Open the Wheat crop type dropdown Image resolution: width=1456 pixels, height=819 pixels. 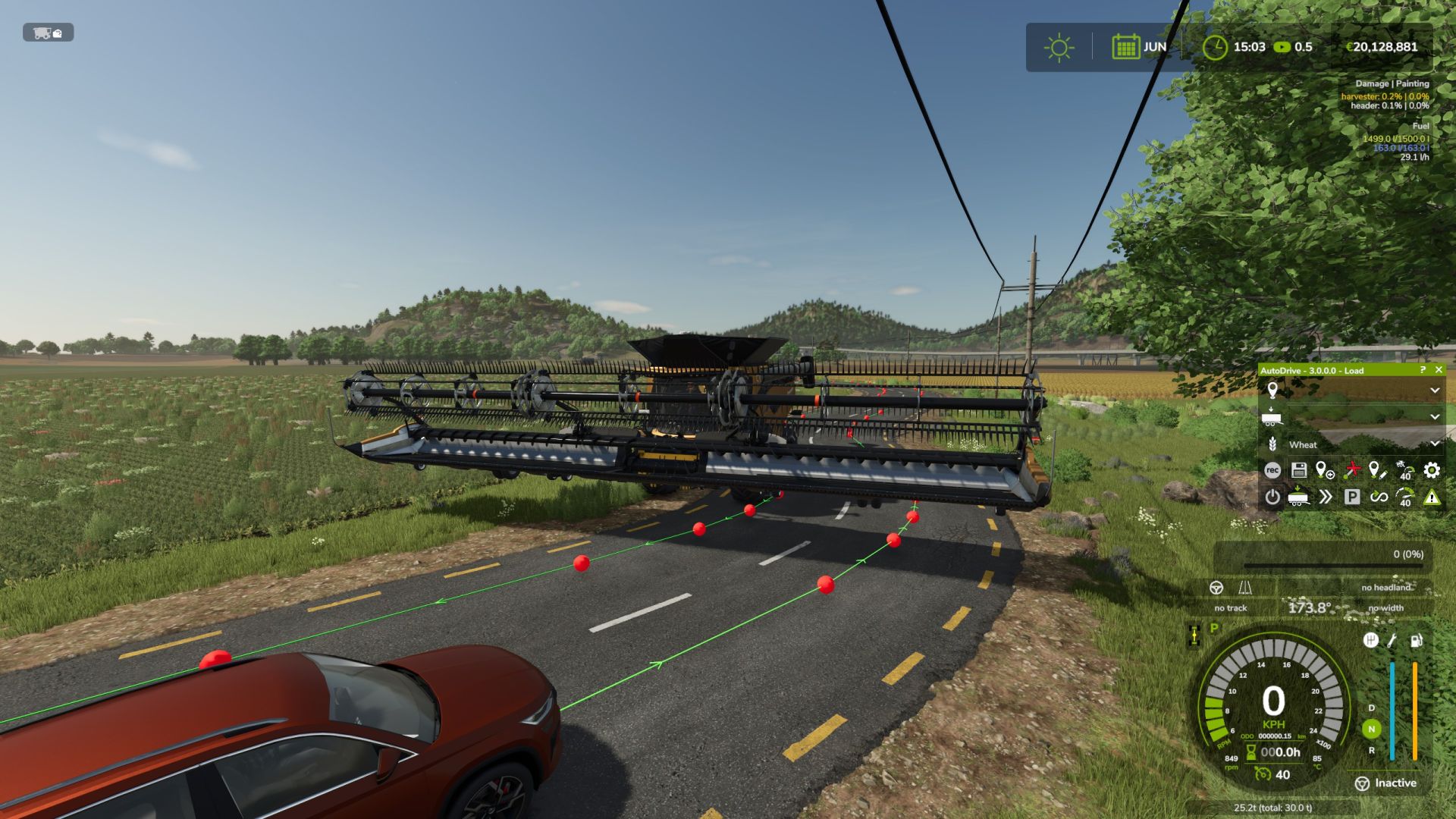coord(1436,445)
